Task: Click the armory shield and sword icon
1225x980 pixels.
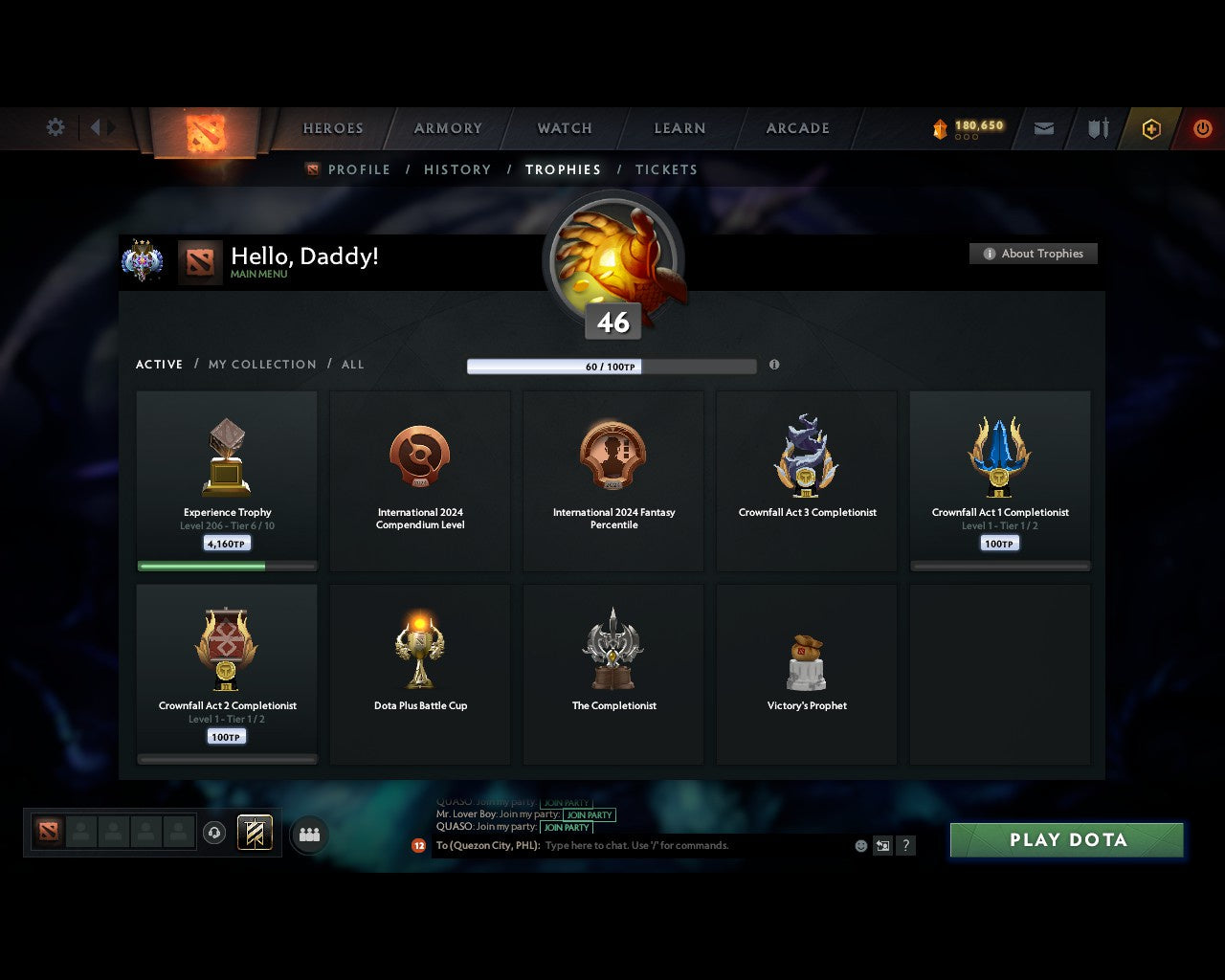Action: pos(1097,127)
